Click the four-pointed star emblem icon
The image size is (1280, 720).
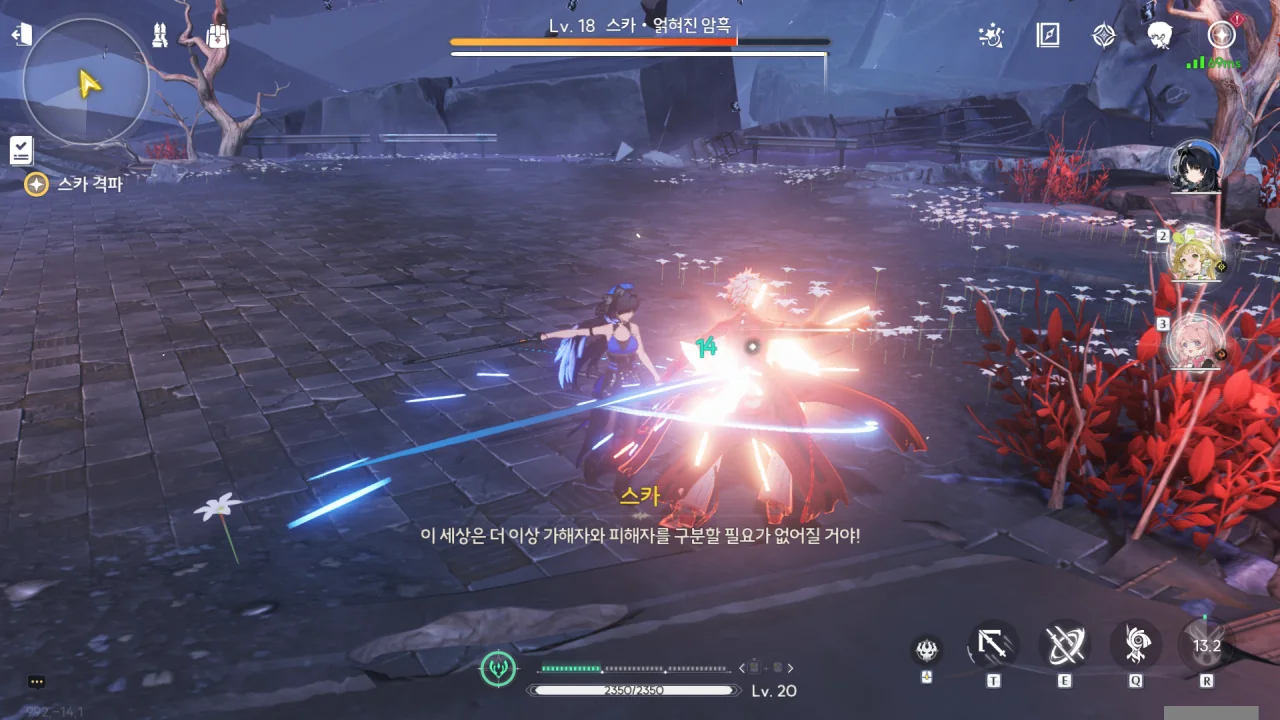pyautogui.click(x=1103, y=36)
